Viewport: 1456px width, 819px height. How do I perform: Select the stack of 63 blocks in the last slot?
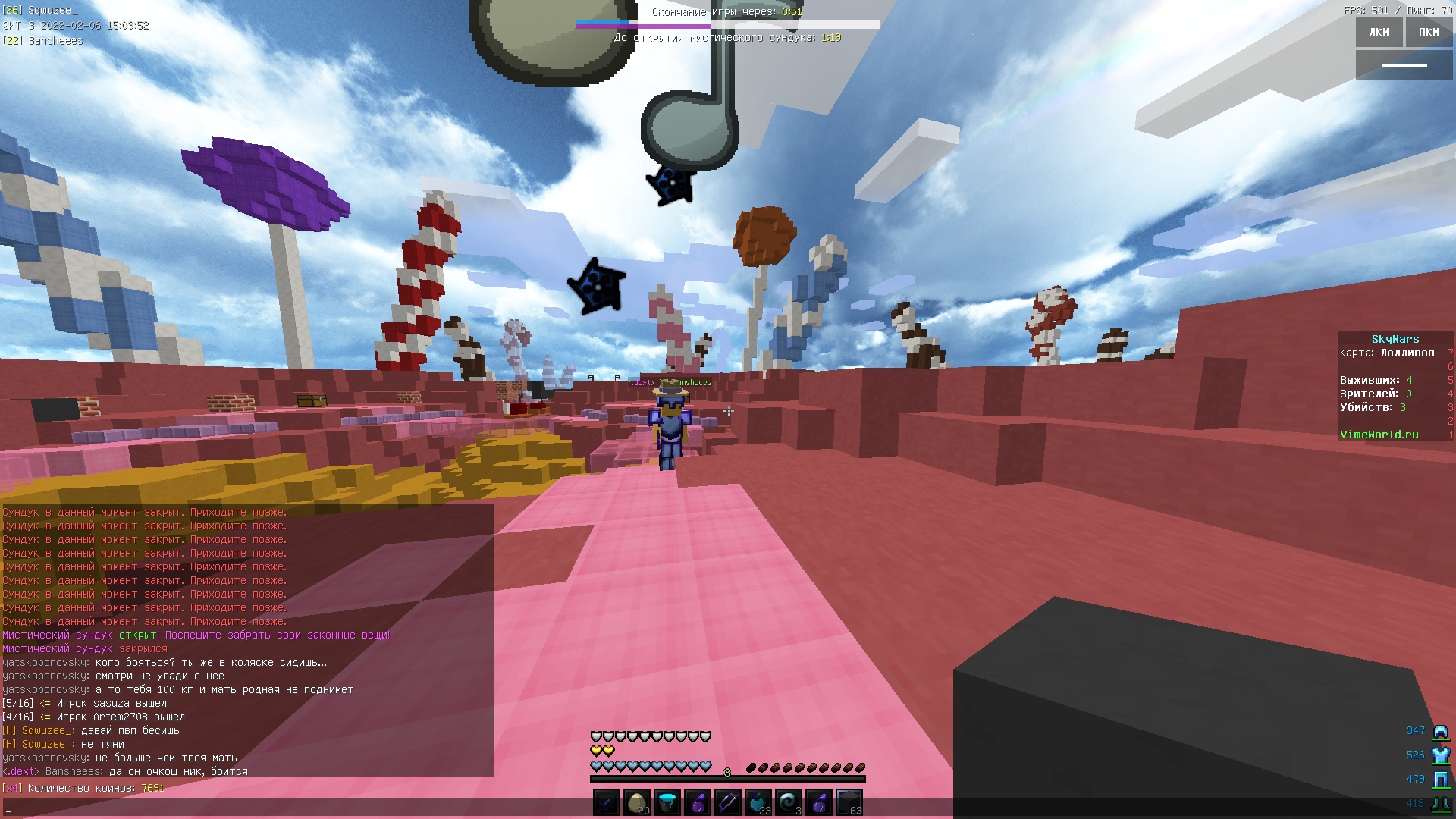click(x=849, y=802)
